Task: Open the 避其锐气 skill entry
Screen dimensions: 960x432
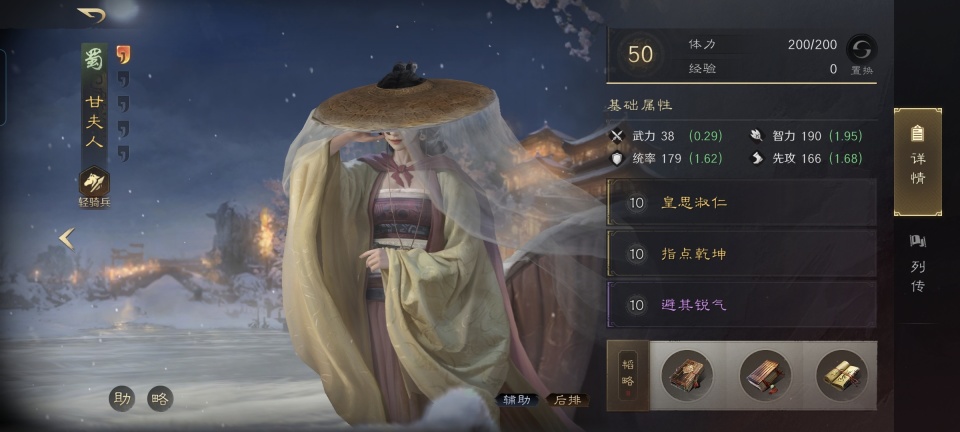Action: point(741,305)
